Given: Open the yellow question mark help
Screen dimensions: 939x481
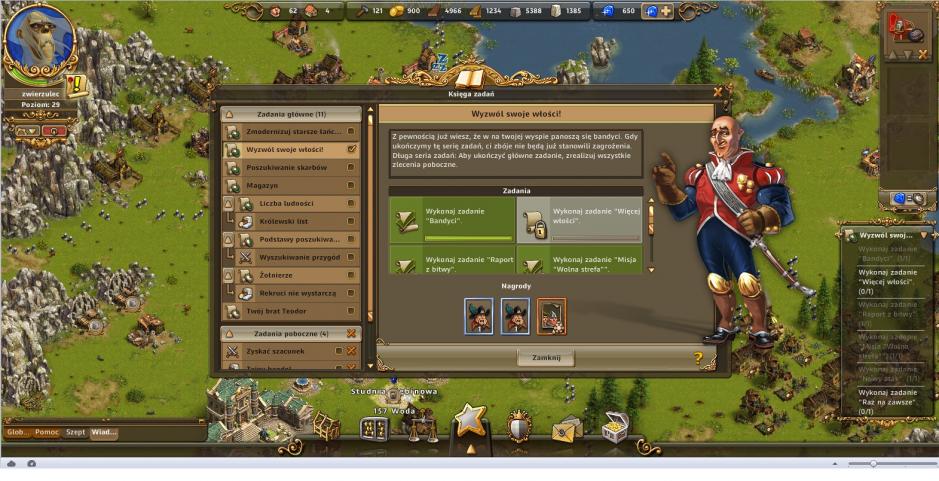Looking at the screenshot, I should (x=697, y=357).
